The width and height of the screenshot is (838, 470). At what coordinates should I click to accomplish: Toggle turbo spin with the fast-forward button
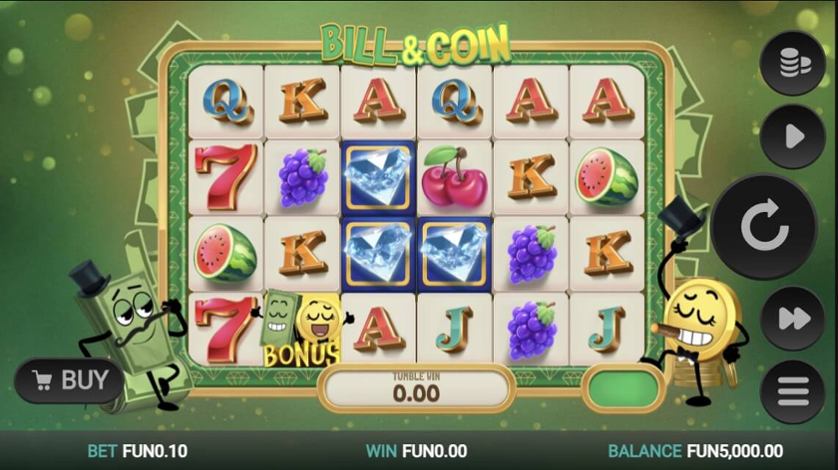792,318
